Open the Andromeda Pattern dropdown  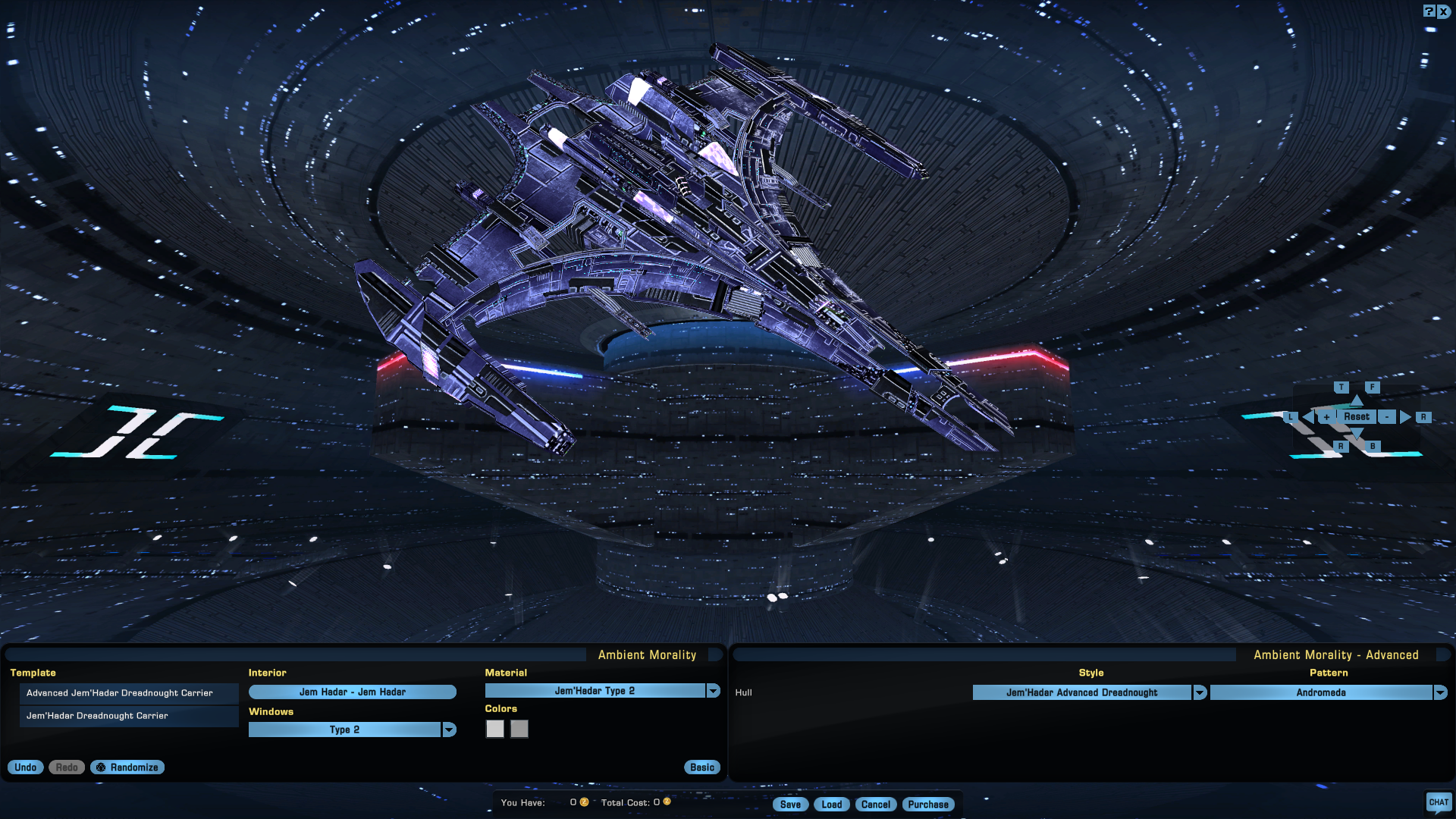coord(1440,692)
